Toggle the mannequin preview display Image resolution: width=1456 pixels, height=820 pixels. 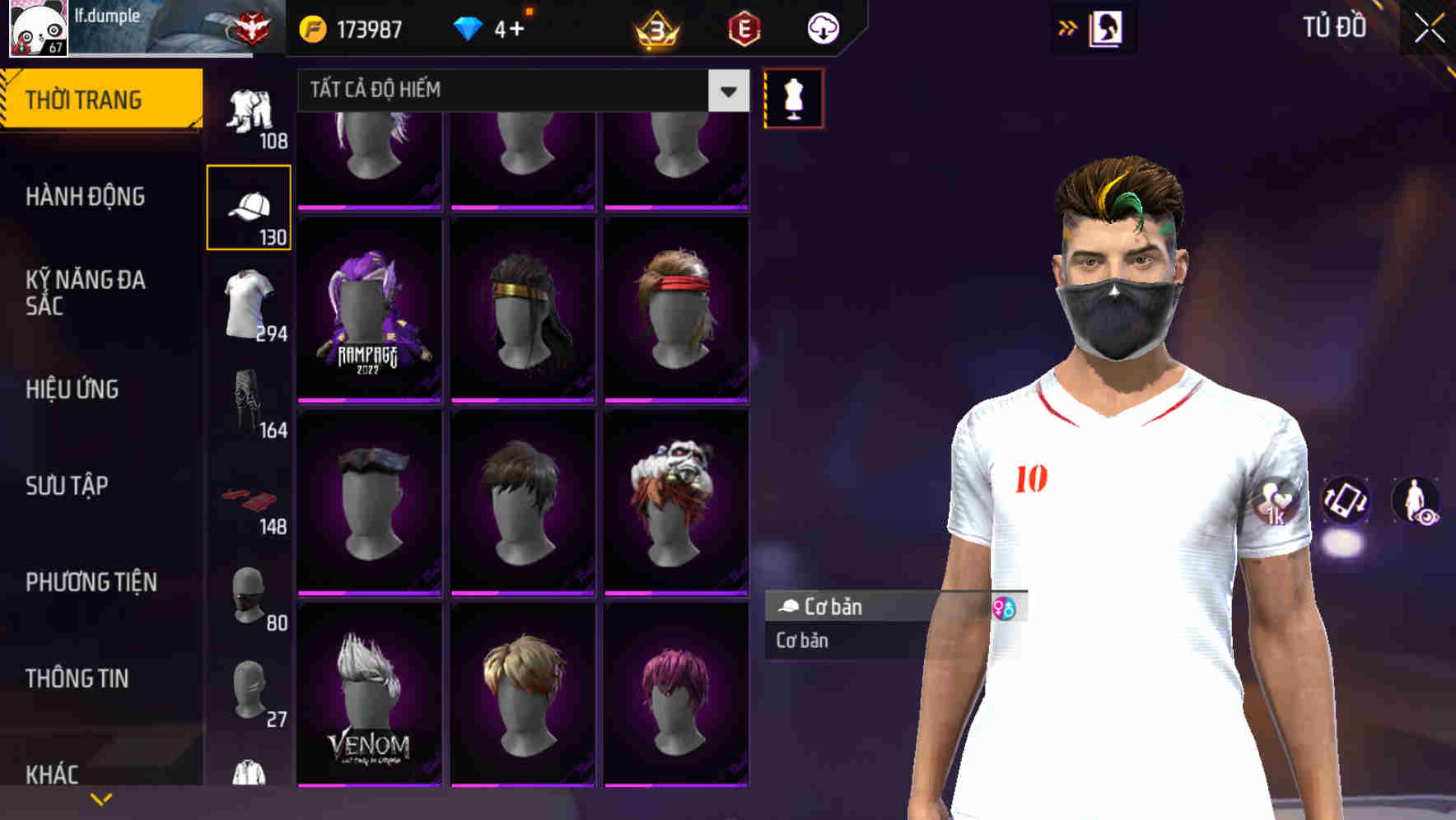click(793, 97)
